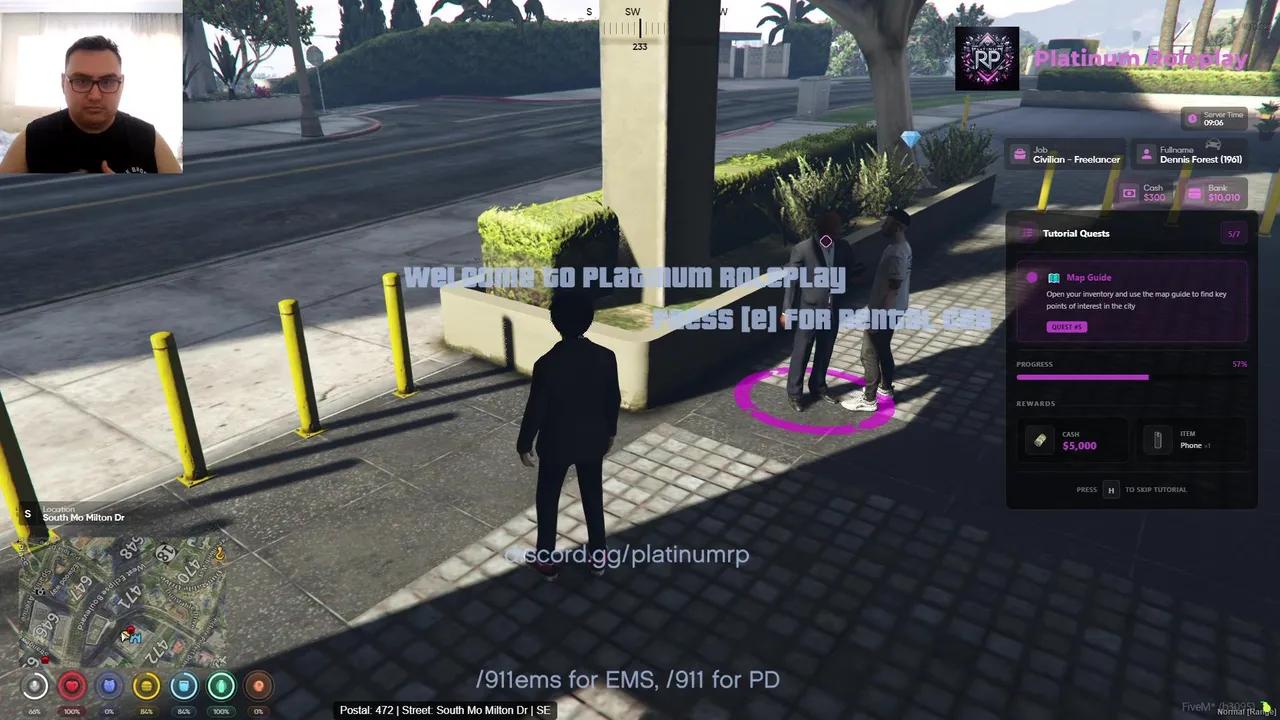Open the quest counter 5/7 indicator
Screen dimensions: 1280x720
[x=1233, y=233]
